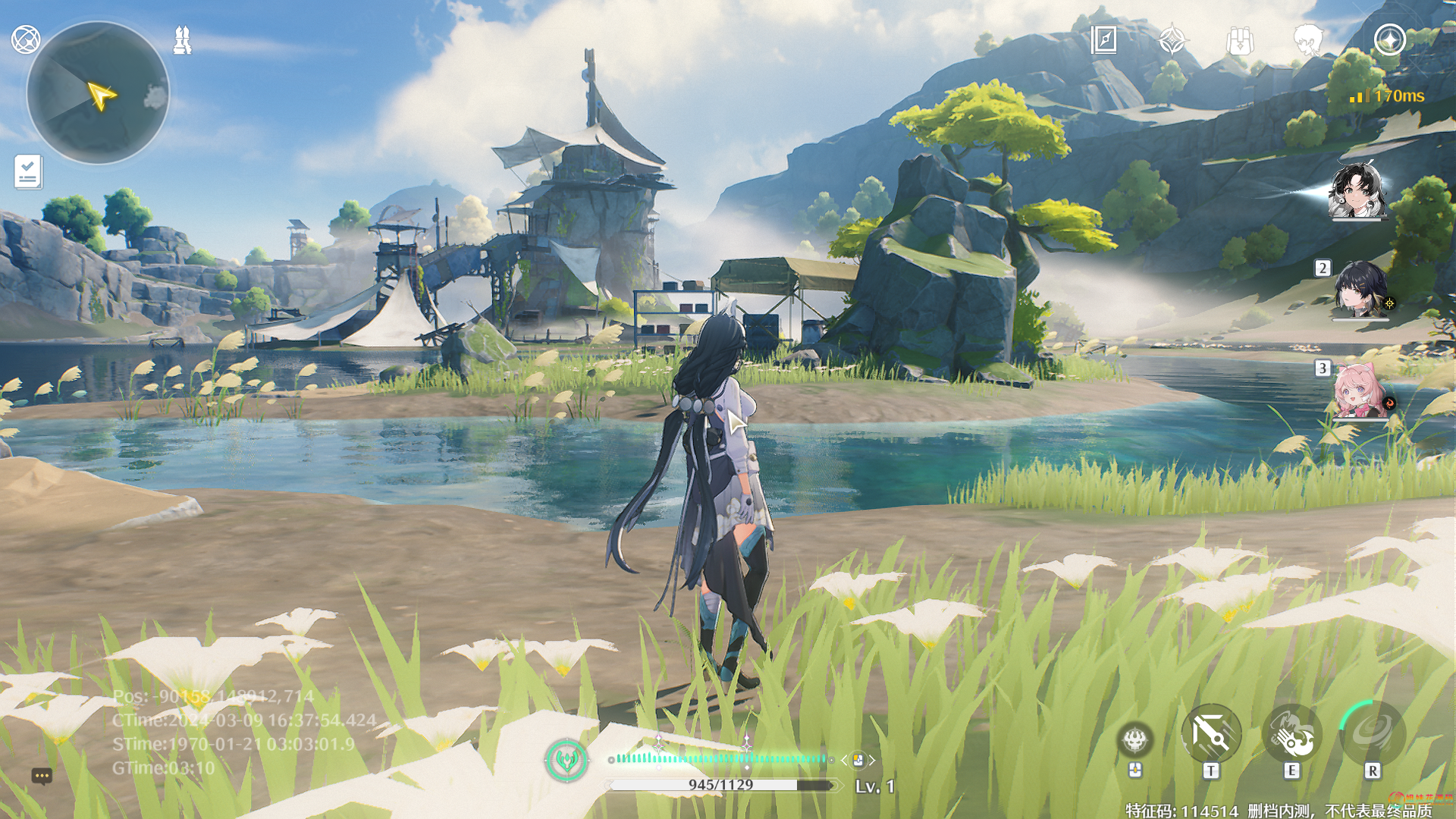Open the character head profile icon
This screenshot has height=819, width=1456.
1308,39
